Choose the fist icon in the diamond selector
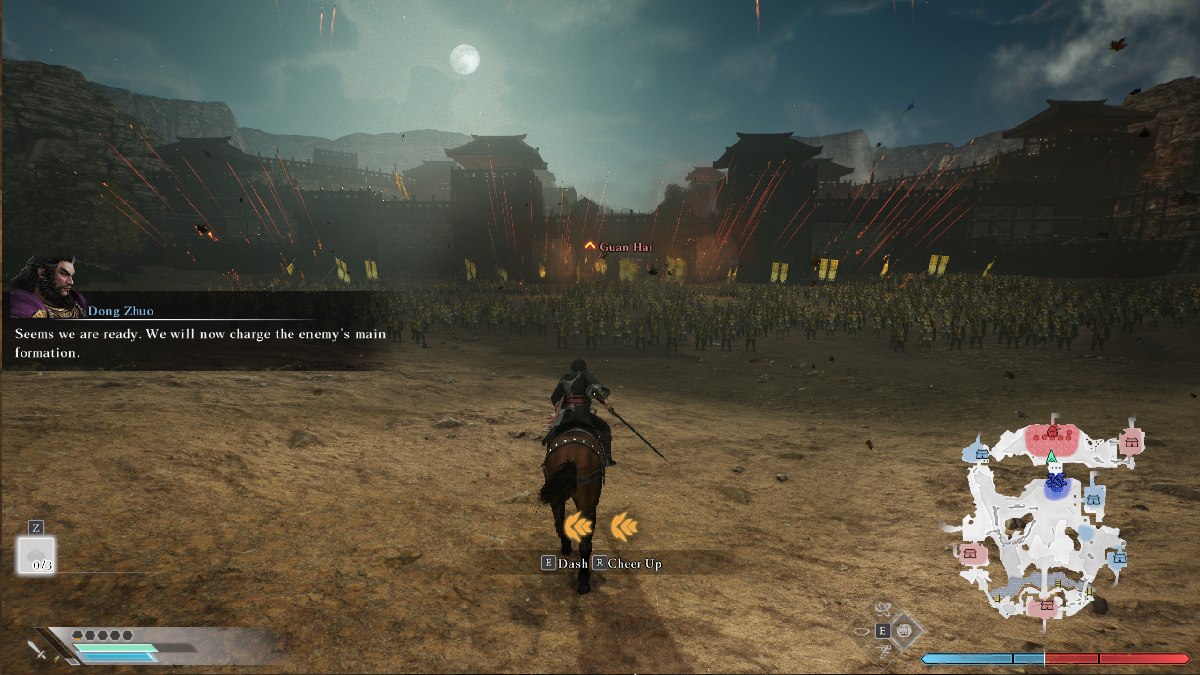The width and height of the screenshot is (1200, 675). pos(904,630)
